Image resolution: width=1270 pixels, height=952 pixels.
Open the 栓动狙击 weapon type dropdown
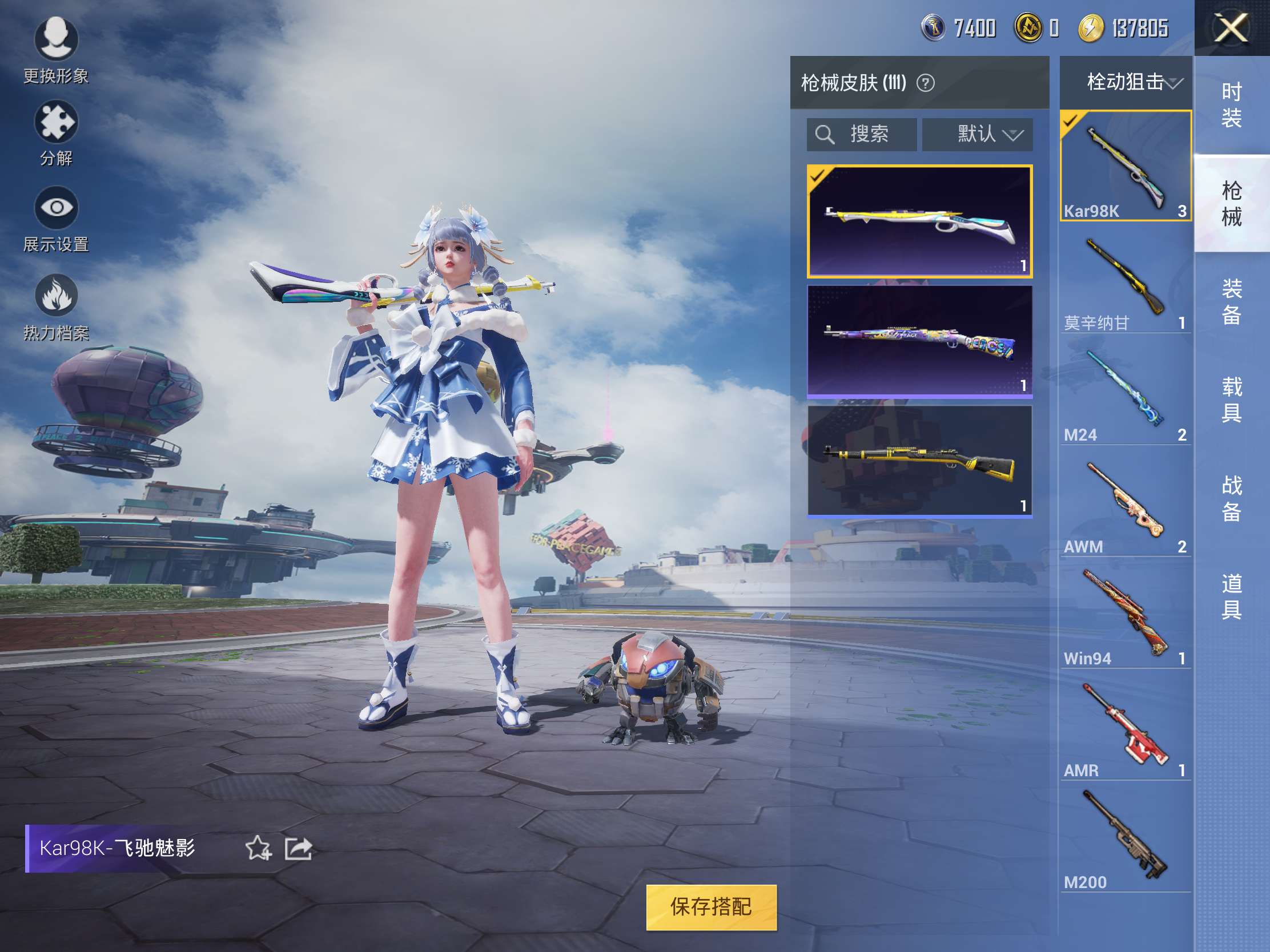click(x=1127, y=82)
